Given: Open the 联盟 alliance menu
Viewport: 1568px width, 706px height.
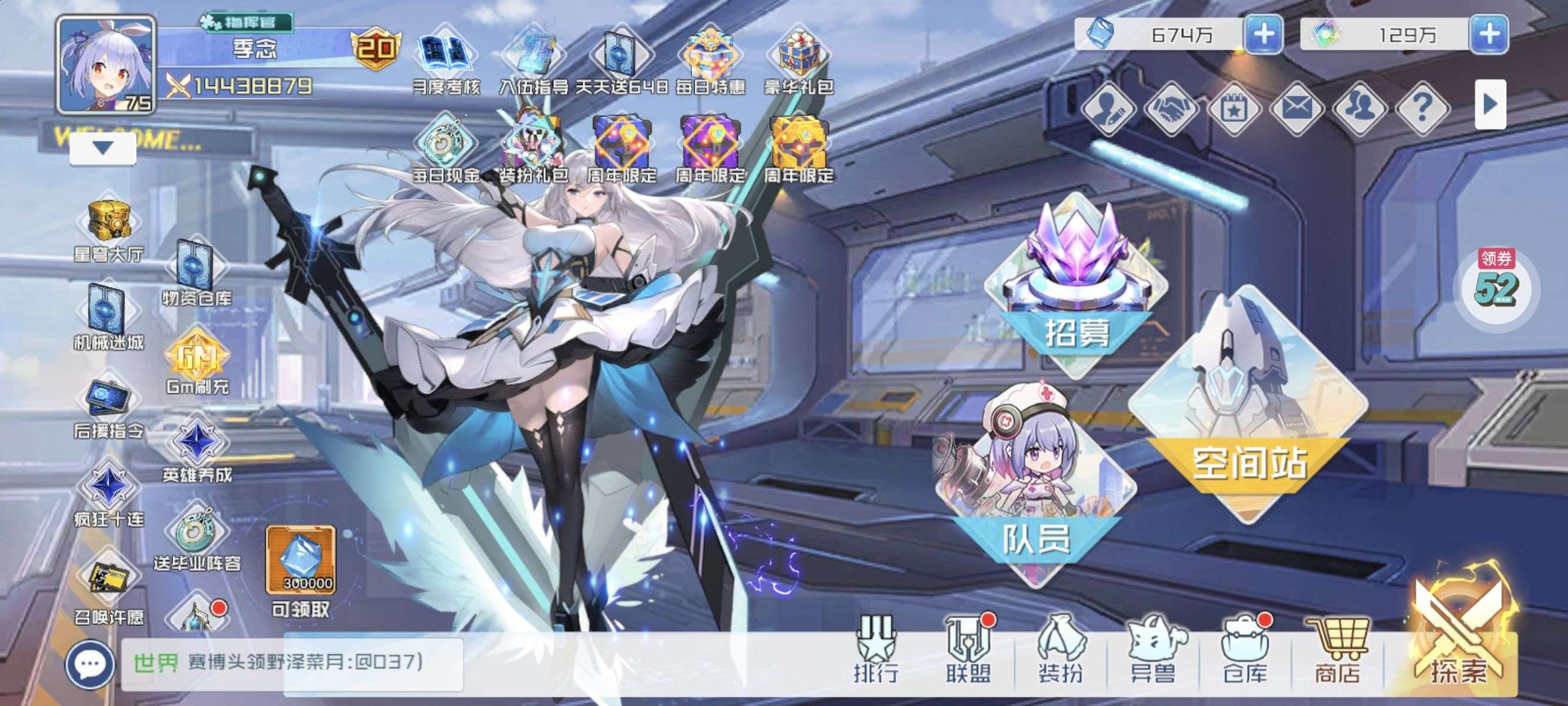Looking at the screenshot, I should coord(968,650).
